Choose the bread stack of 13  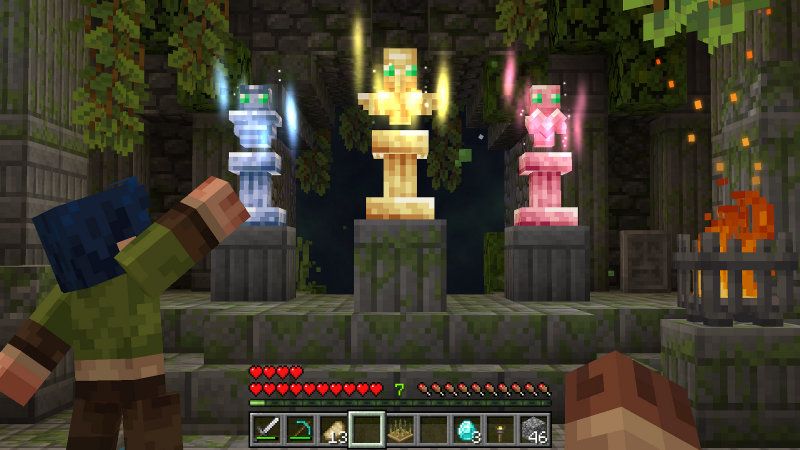[333, 430]
